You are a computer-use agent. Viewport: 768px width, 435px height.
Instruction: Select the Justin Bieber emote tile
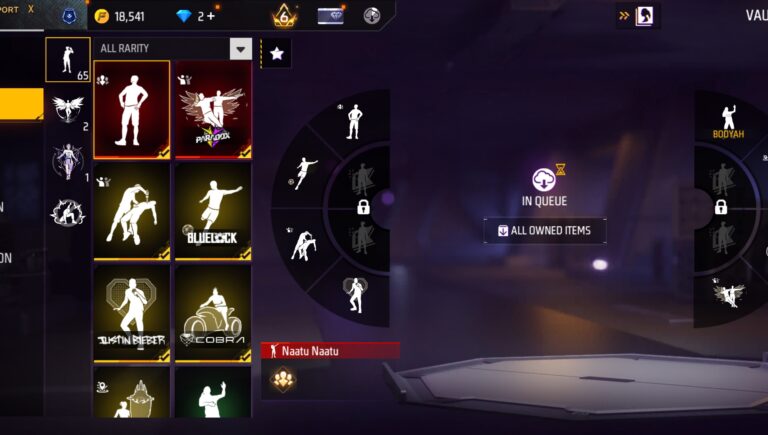coord(132,313)
